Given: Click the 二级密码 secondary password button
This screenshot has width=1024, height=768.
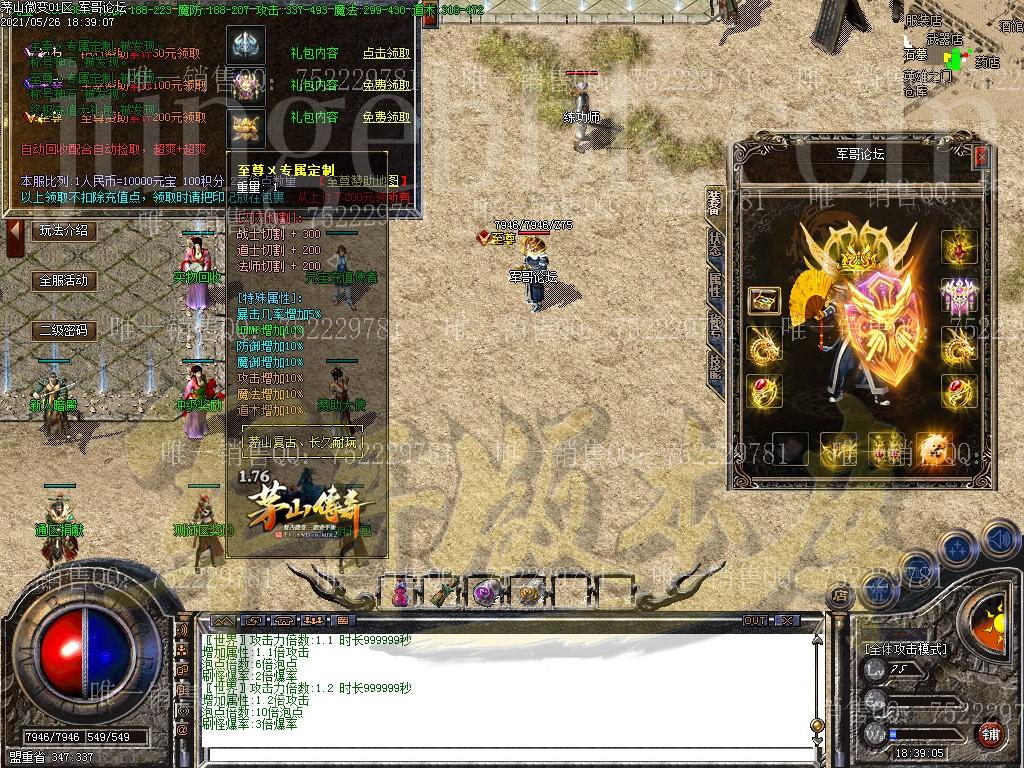Looking at the screenshot, I should [63, 331].
